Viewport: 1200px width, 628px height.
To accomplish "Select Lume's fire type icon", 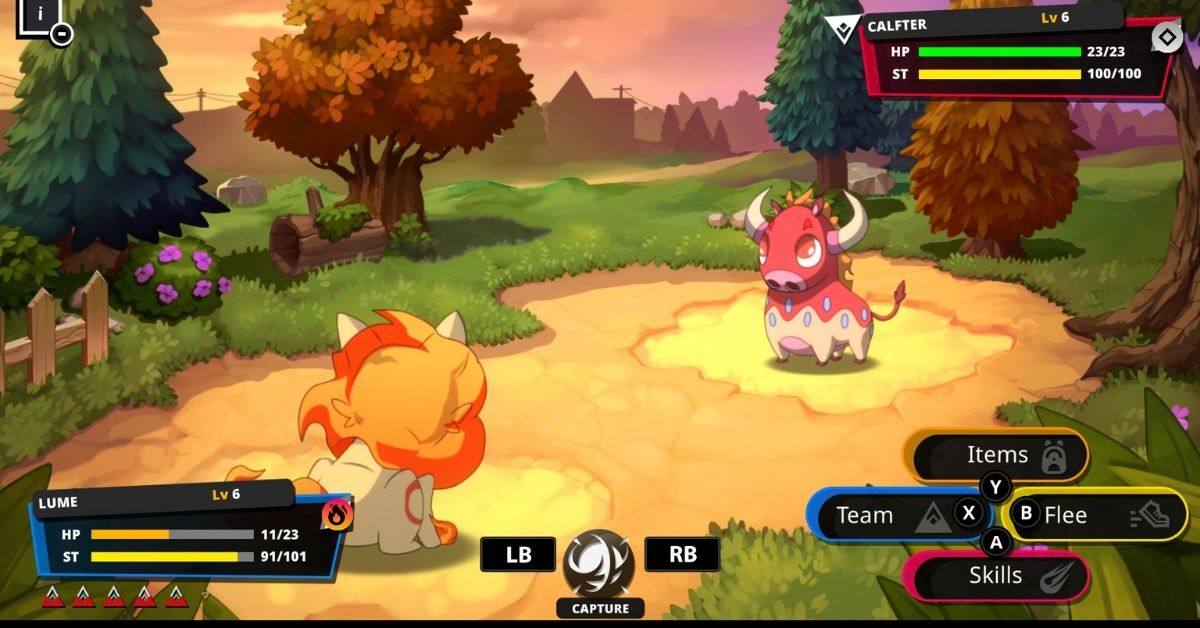I will pyautogui.click(x=337, y=515).
